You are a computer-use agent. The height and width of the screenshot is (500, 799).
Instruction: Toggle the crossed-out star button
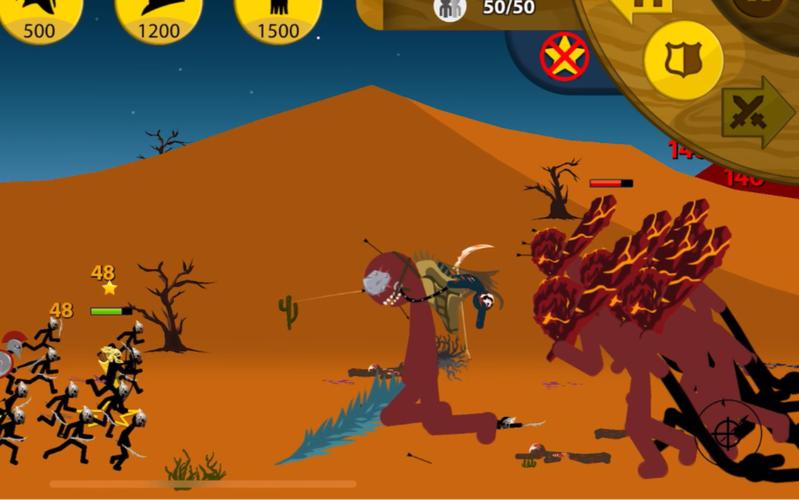564,56
